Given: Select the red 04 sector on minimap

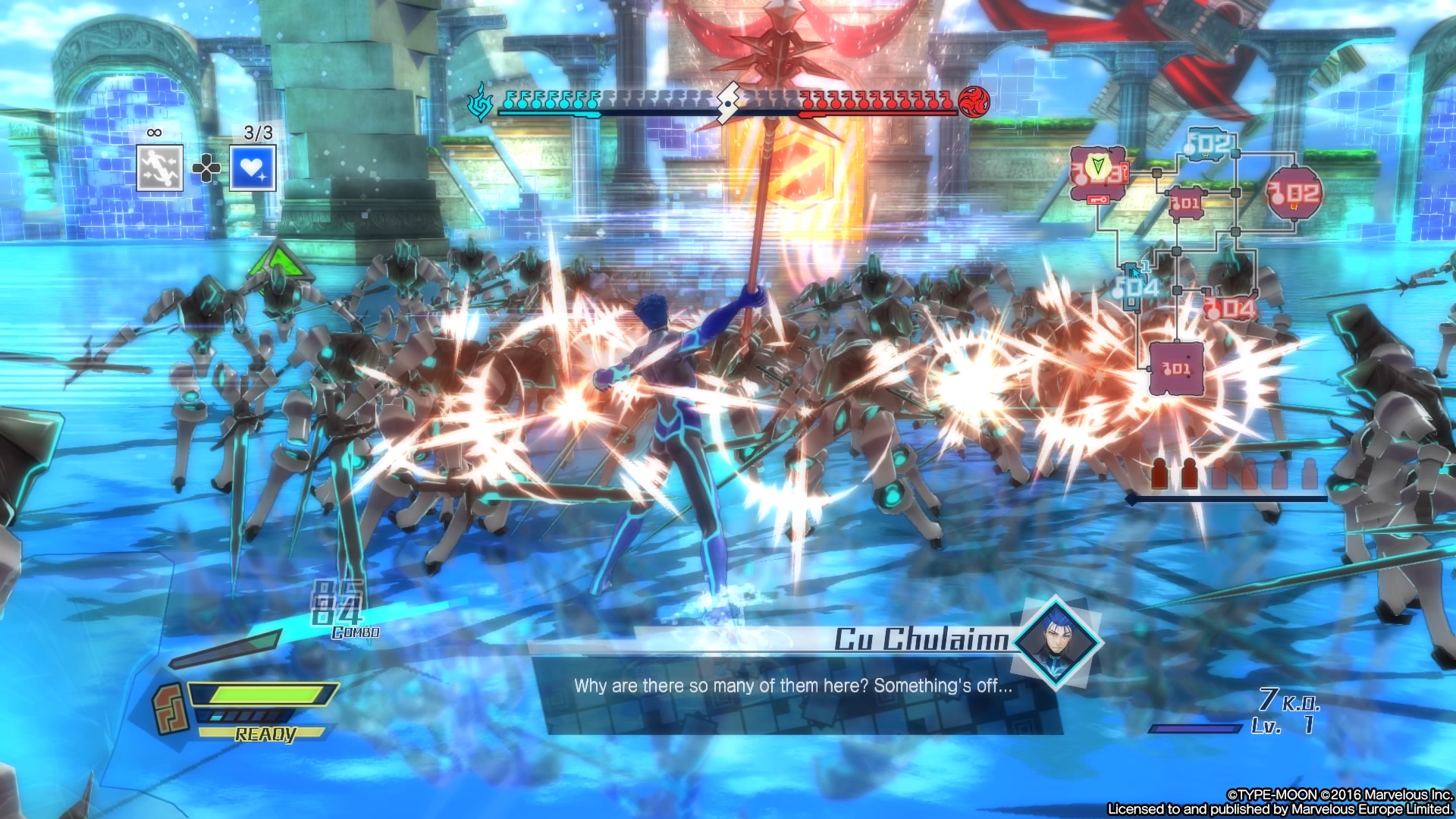Looking at the screenshot, I should (x=1230, y=308).
